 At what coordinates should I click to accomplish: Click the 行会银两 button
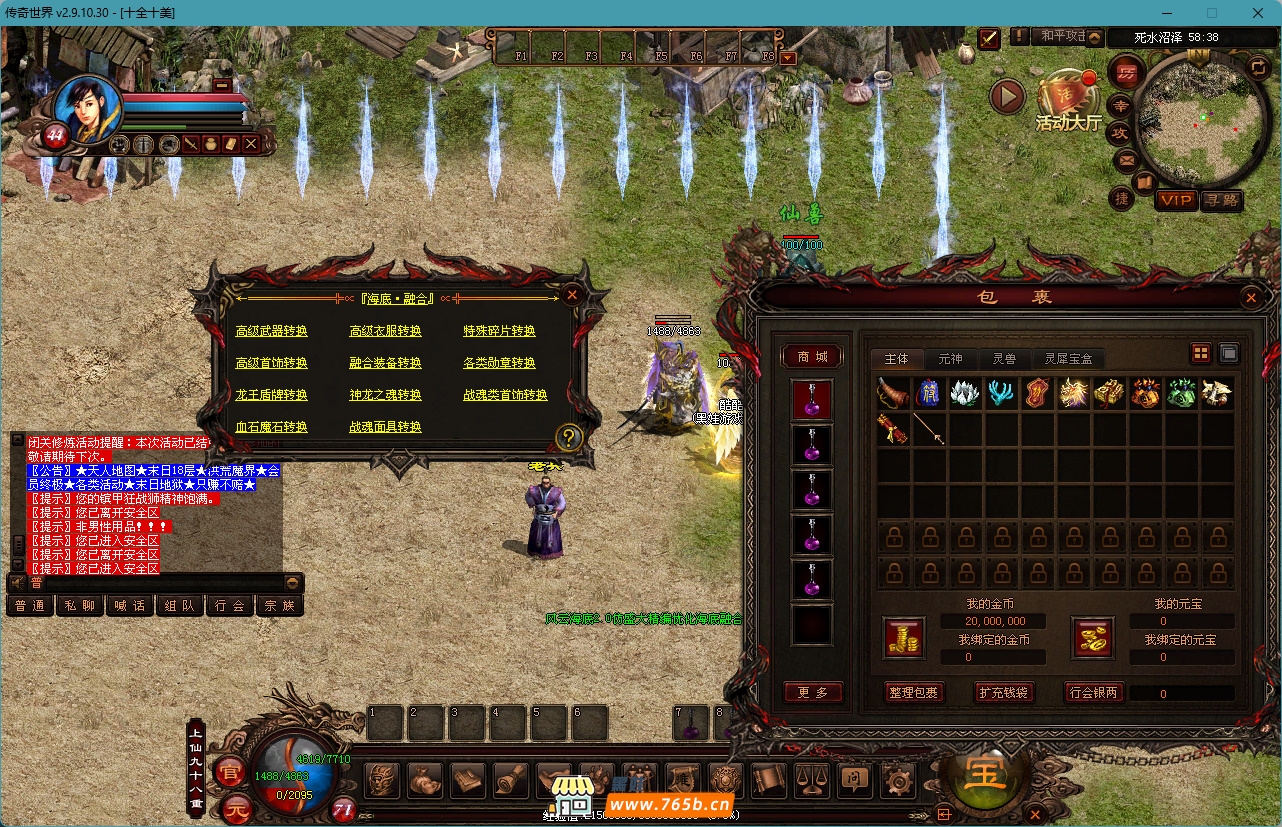click(x=1094, y=692)
